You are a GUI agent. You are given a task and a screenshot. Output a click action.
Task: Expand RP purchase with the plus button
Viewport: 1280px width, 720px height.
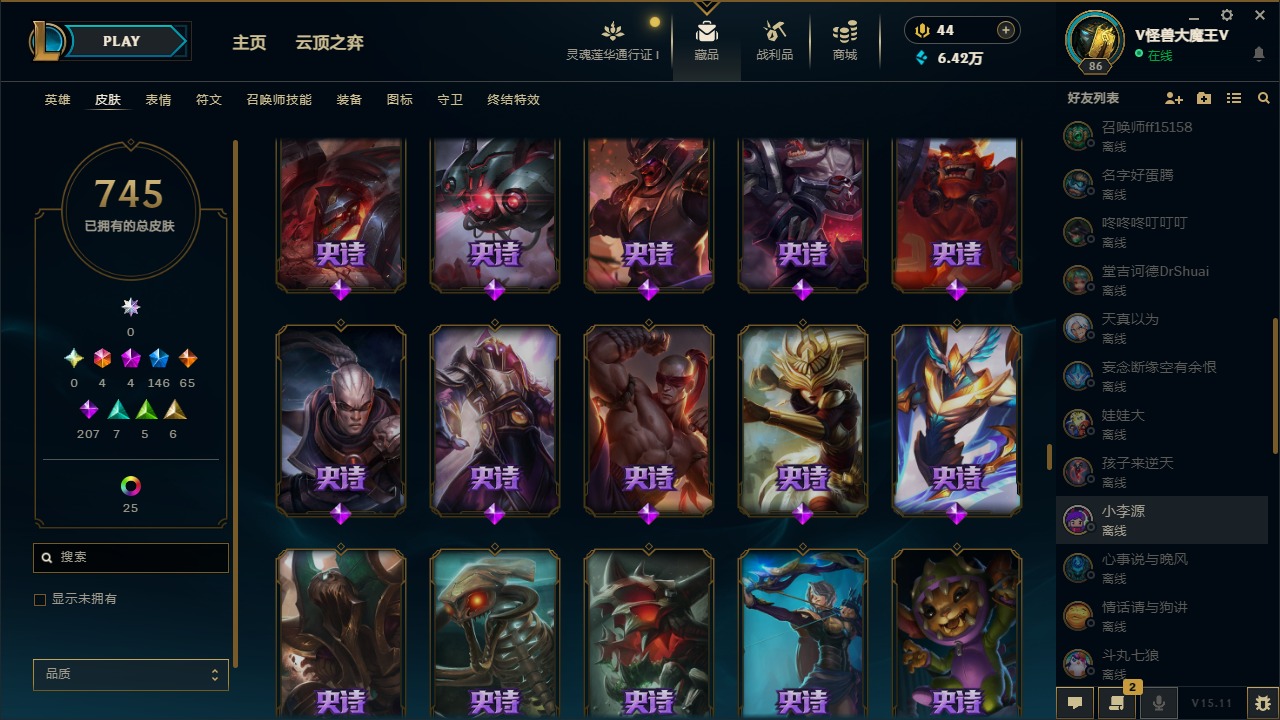[x=1003, y=29]
